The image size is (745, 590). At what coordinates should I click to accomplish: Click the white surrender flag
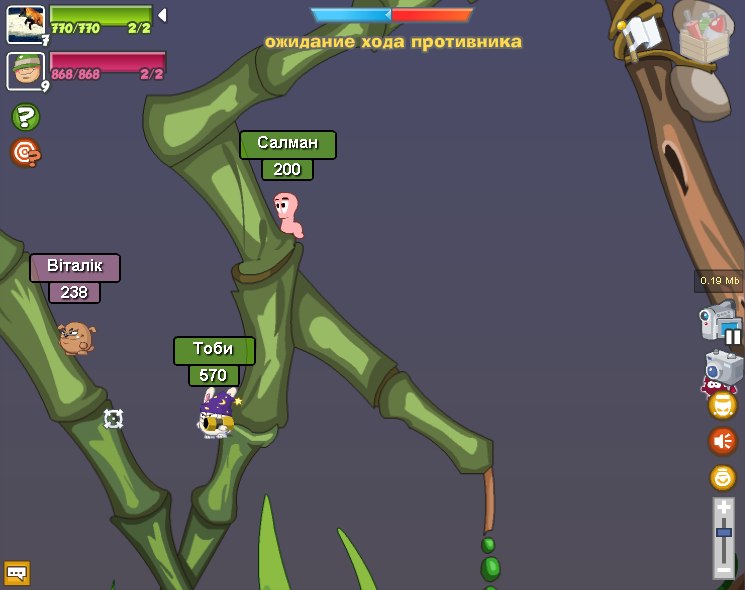641,36
